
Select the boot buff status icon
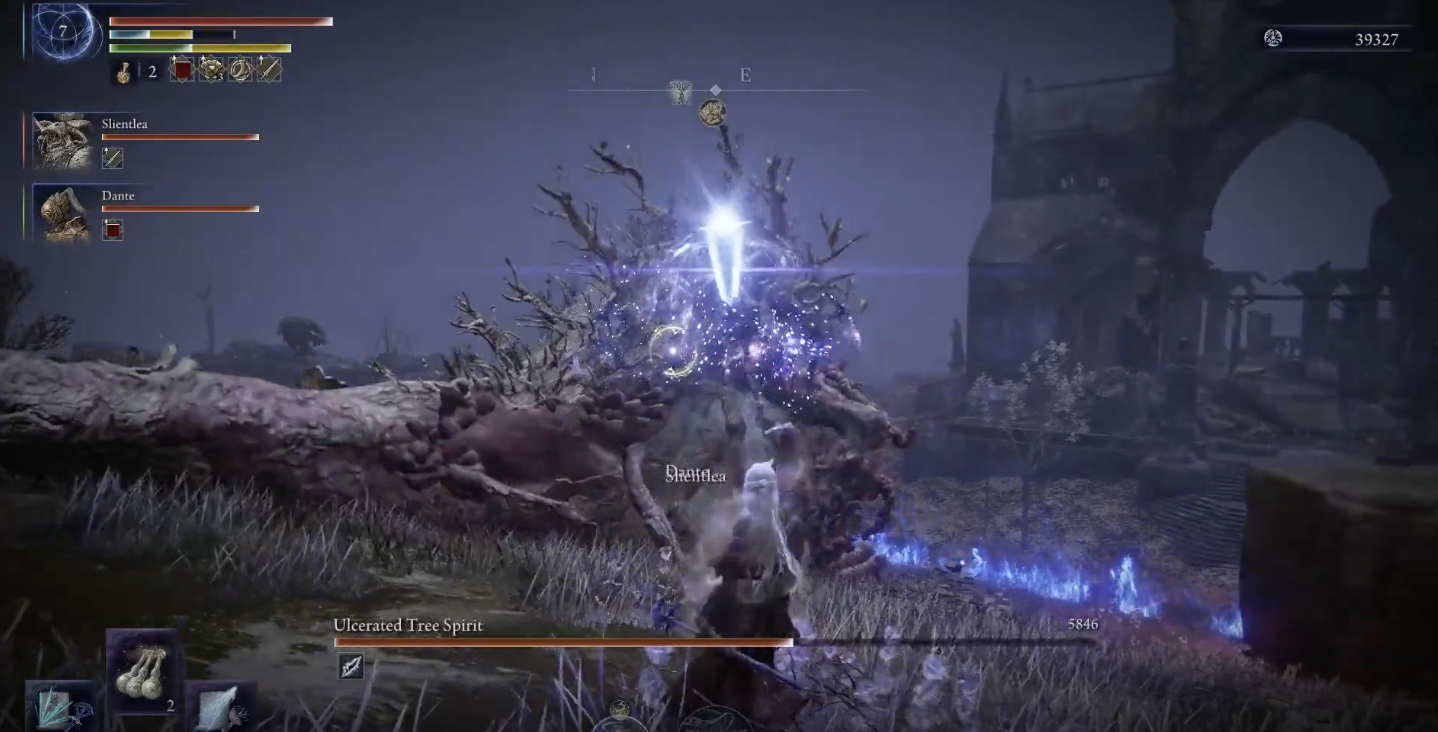pyautogui.click(x=240, y=69)
